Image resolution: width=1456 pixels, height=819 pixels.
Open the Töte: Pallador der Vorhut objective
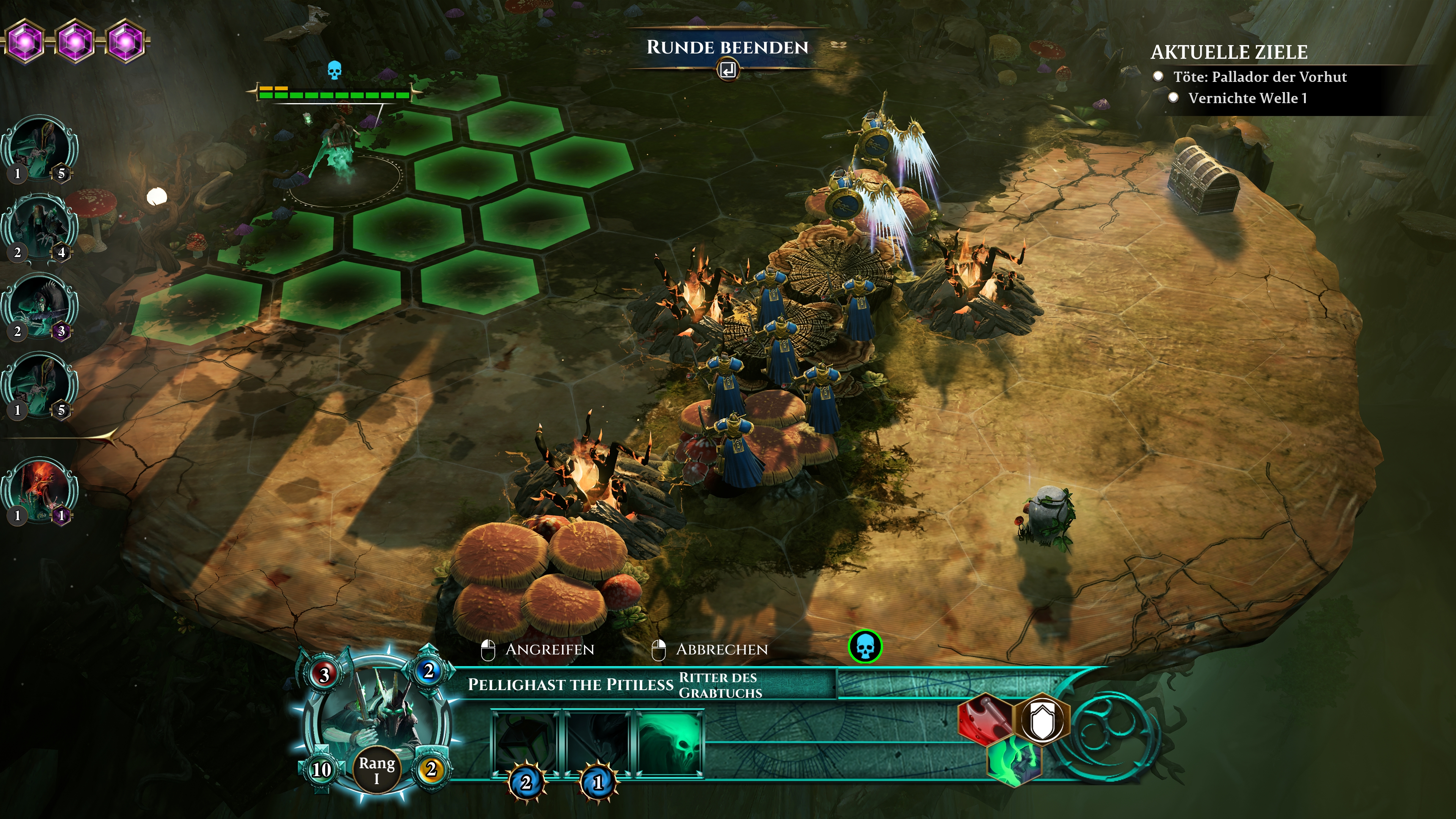tap(1259, 77)
